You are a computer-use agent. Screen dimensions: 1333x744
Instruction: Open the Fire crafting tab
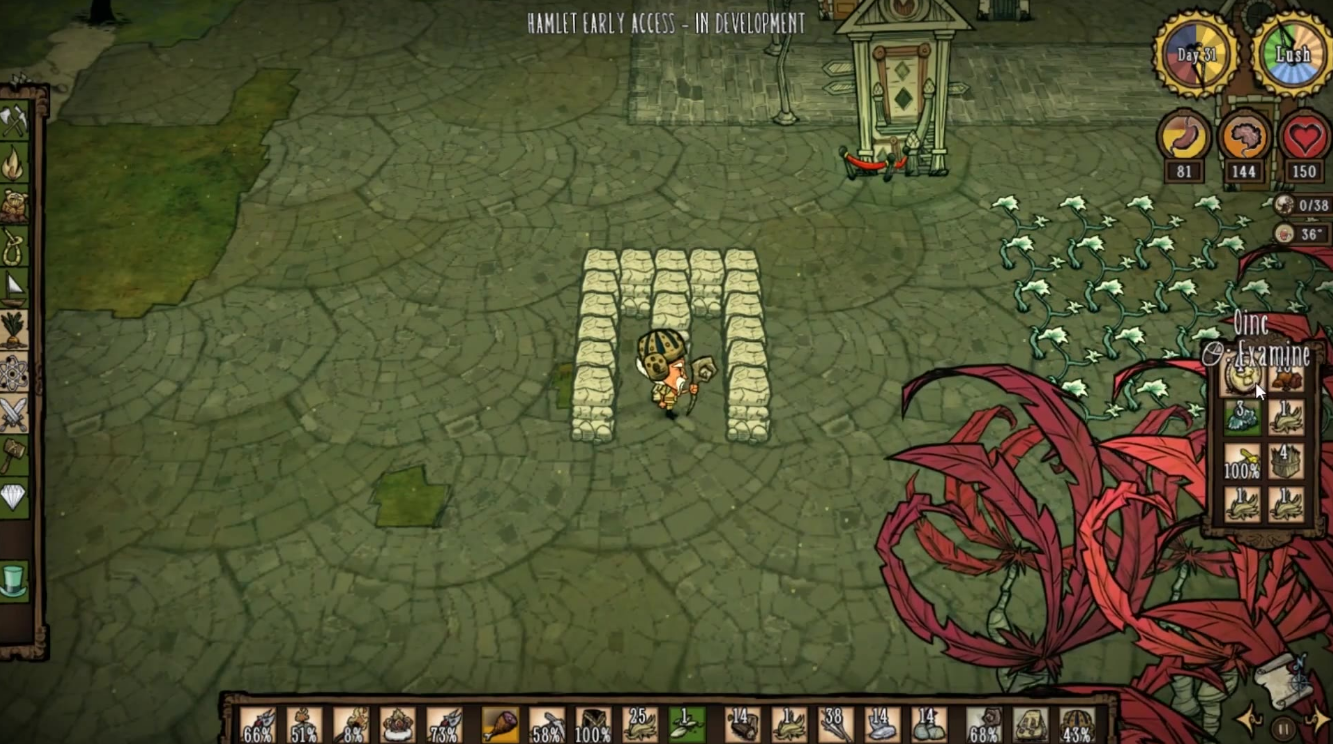coord(14,163)
